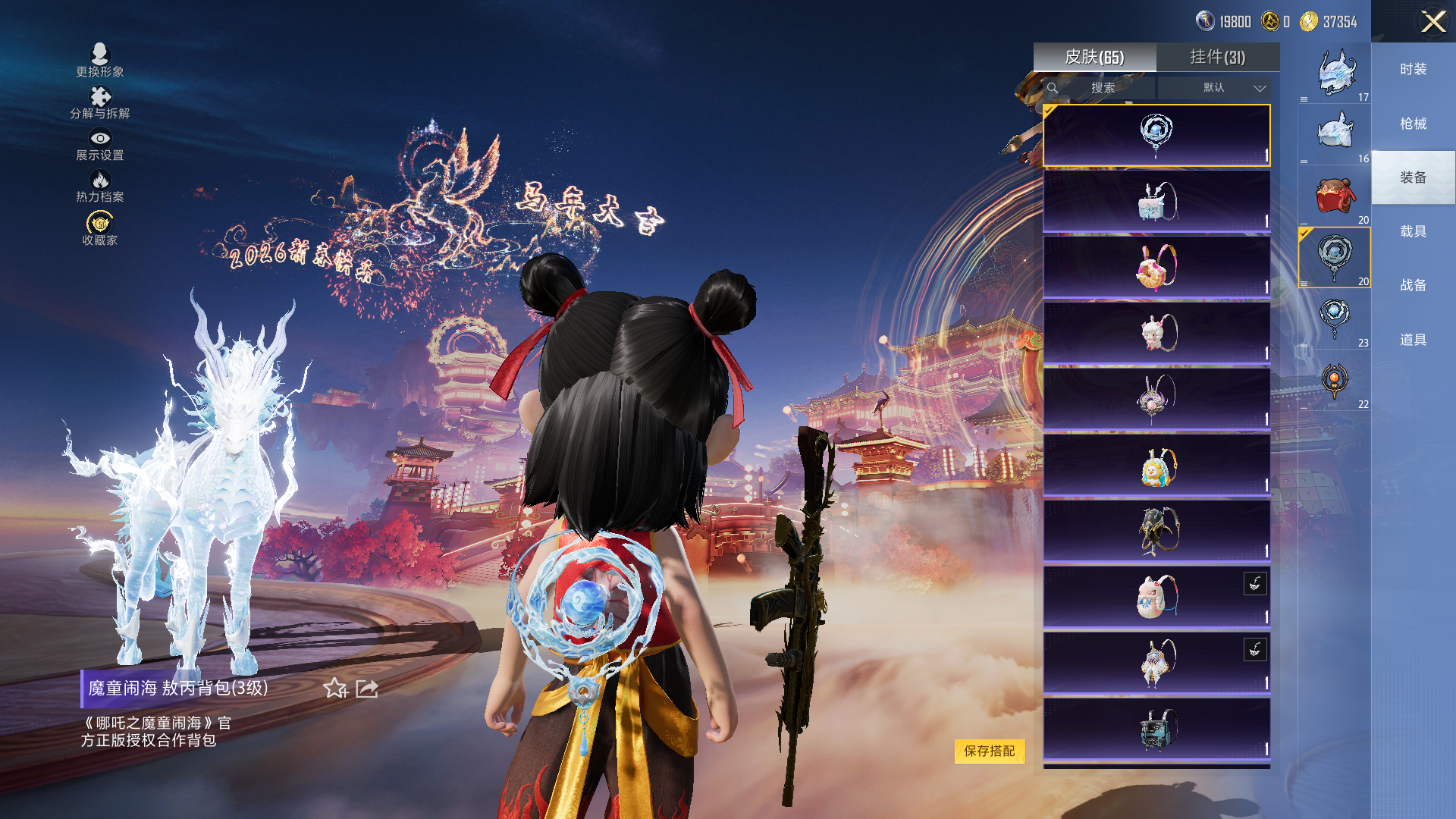1456x819 pixels.
Task: Open the 战备 category
Action: pos(1413,285)
